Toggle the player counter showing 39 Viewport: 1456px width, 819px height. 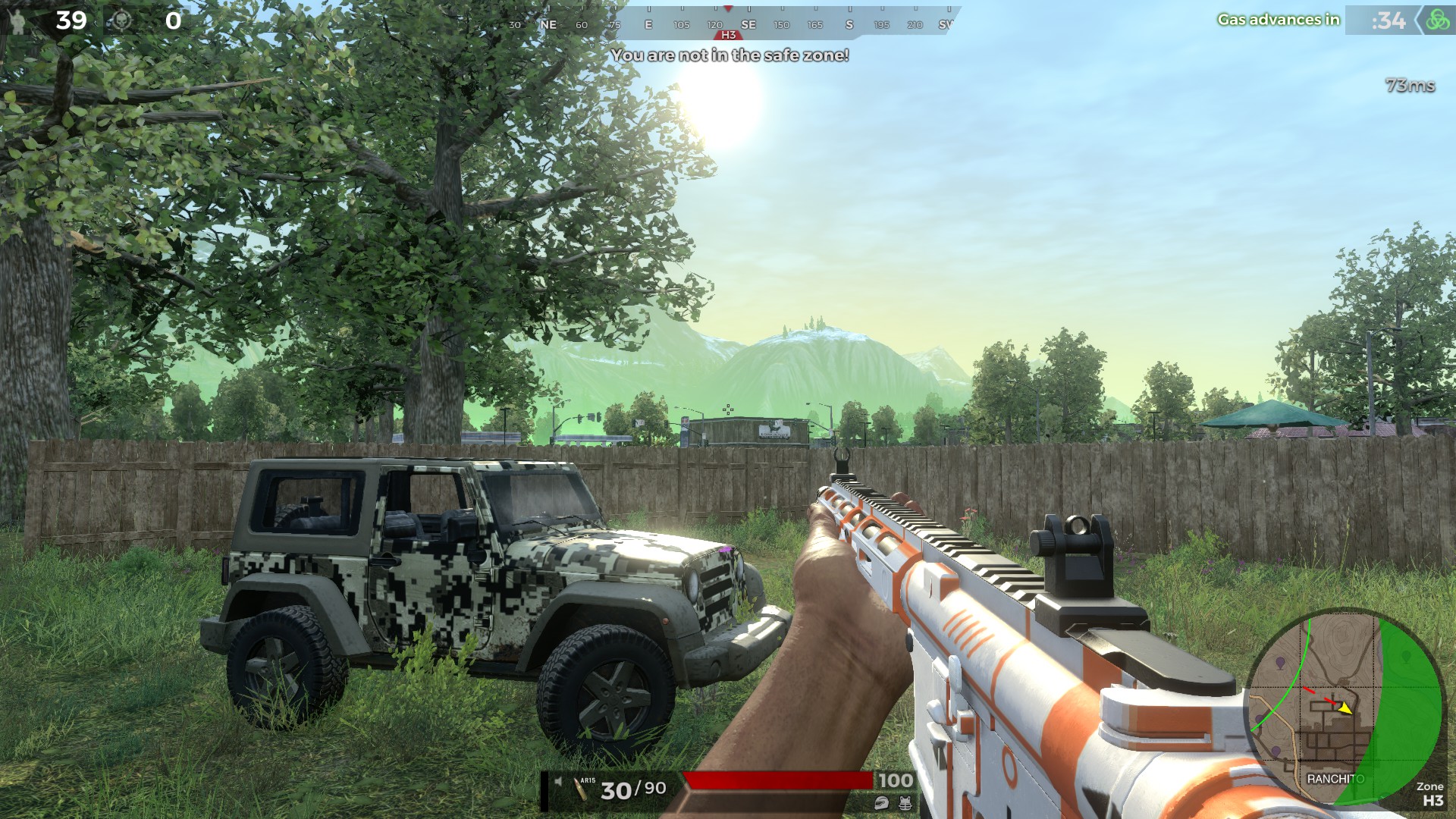[x=70, y=19]
